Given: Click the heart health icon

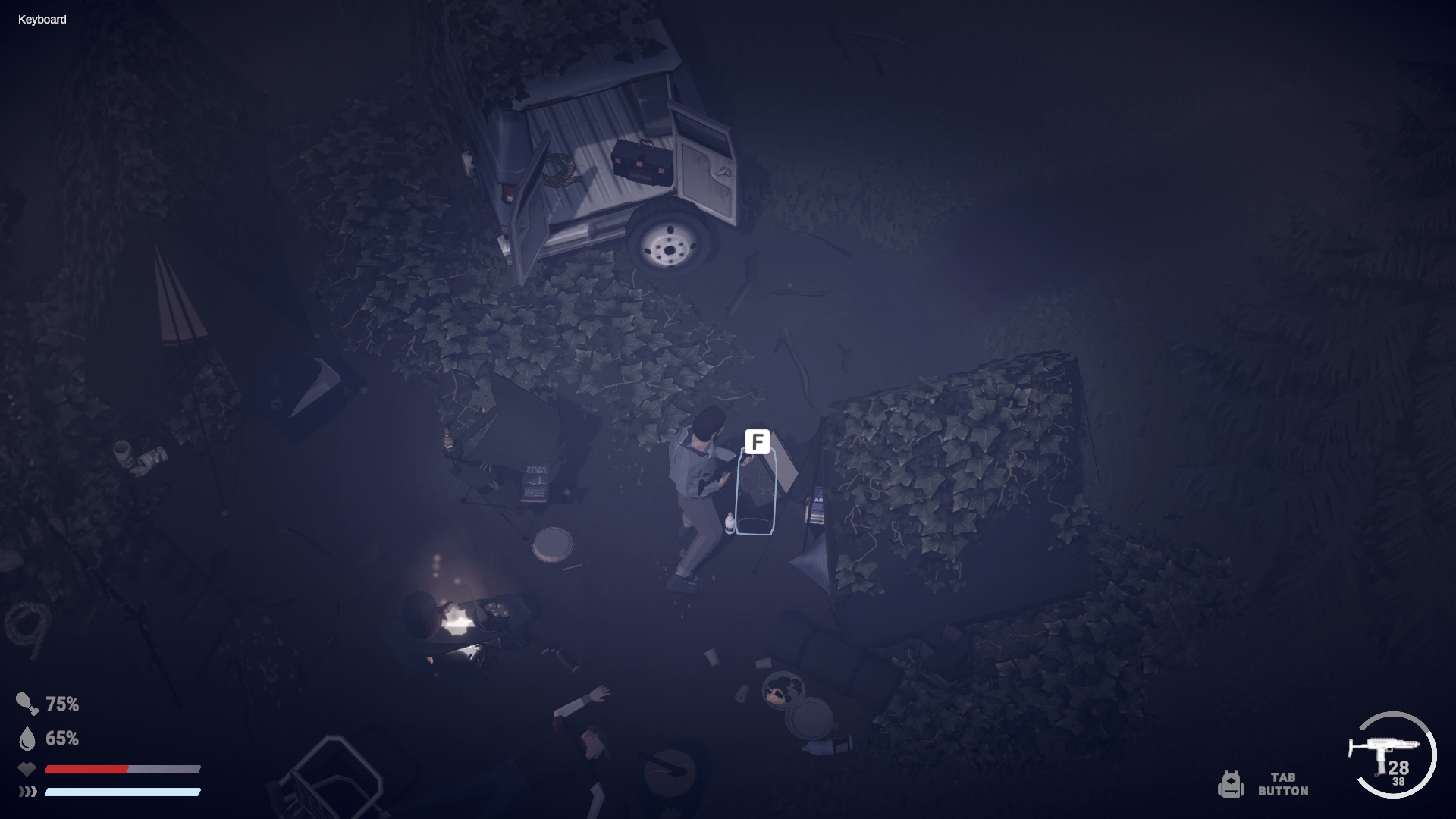Looking at the screenshot, I should [x=27, y=769].
